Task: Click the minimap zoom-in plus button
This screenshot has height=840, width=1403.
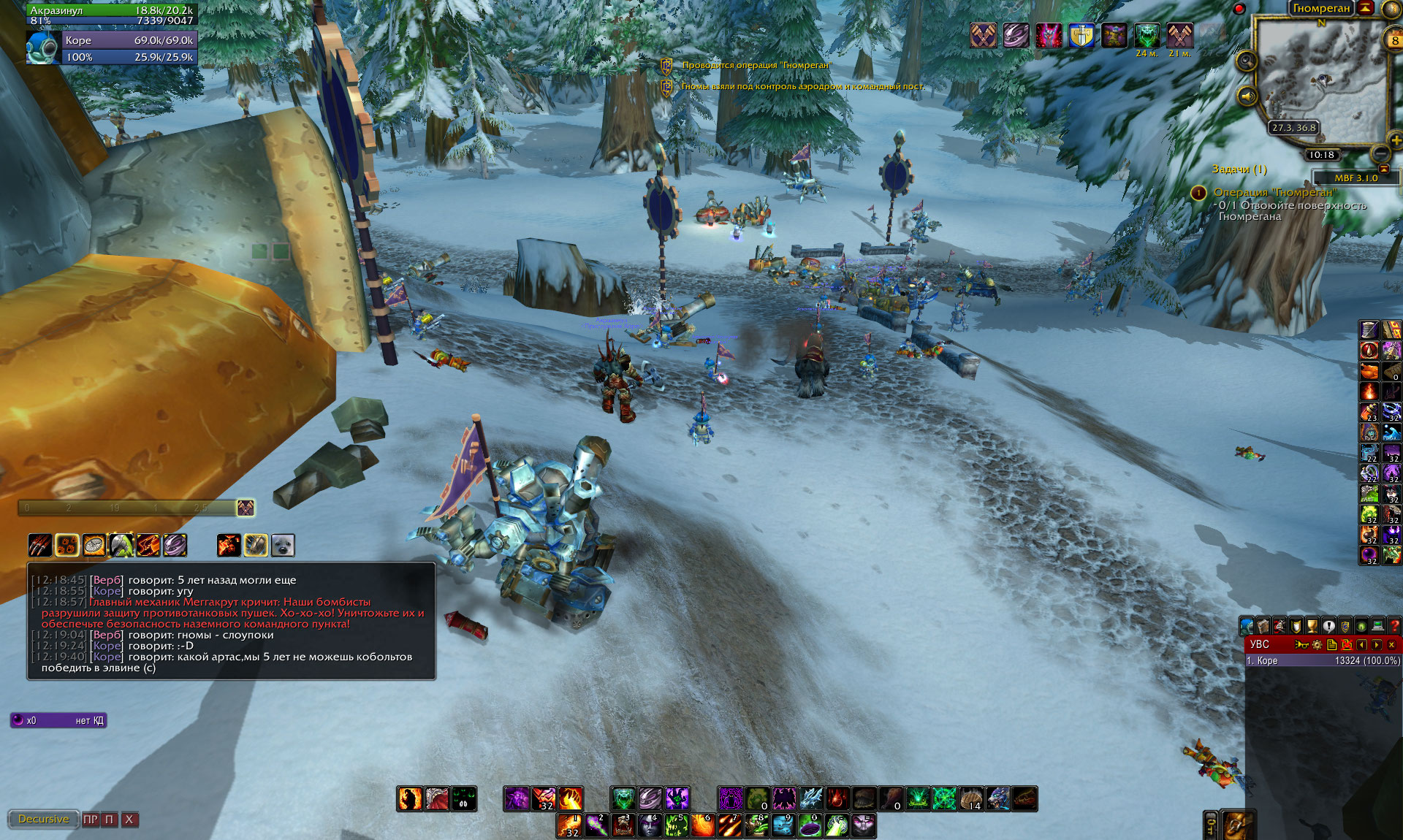Action: (1395, 140)
